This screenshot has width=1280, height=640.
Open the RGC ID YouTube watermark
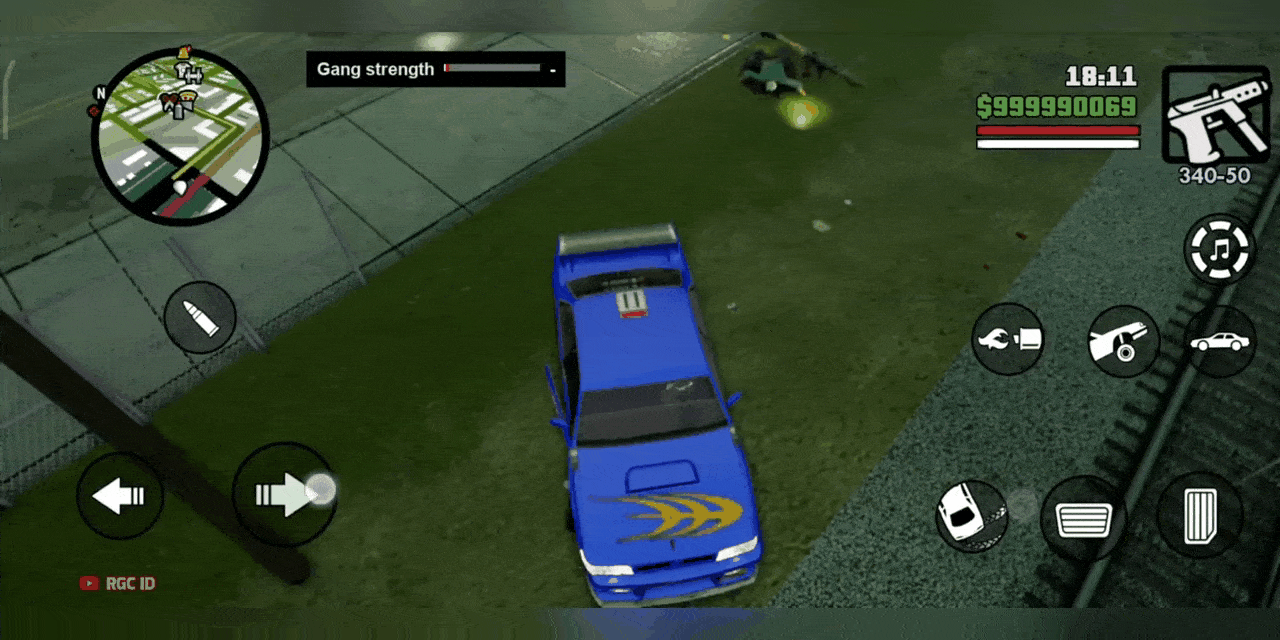[x=118, y=583]
